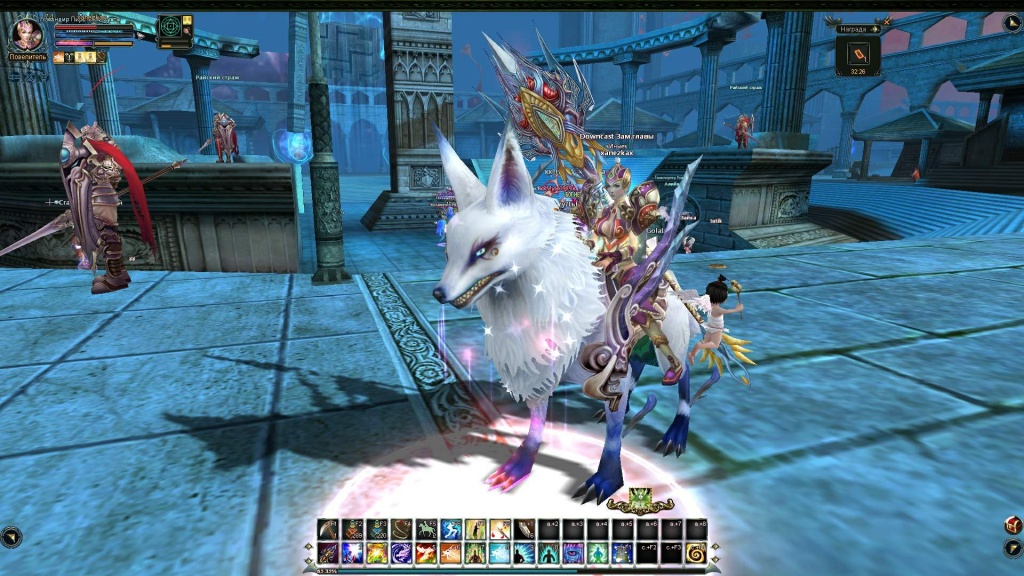1024x576 pixels.
Task: Open the Награда reward panel item
Action: pos(859,54)
